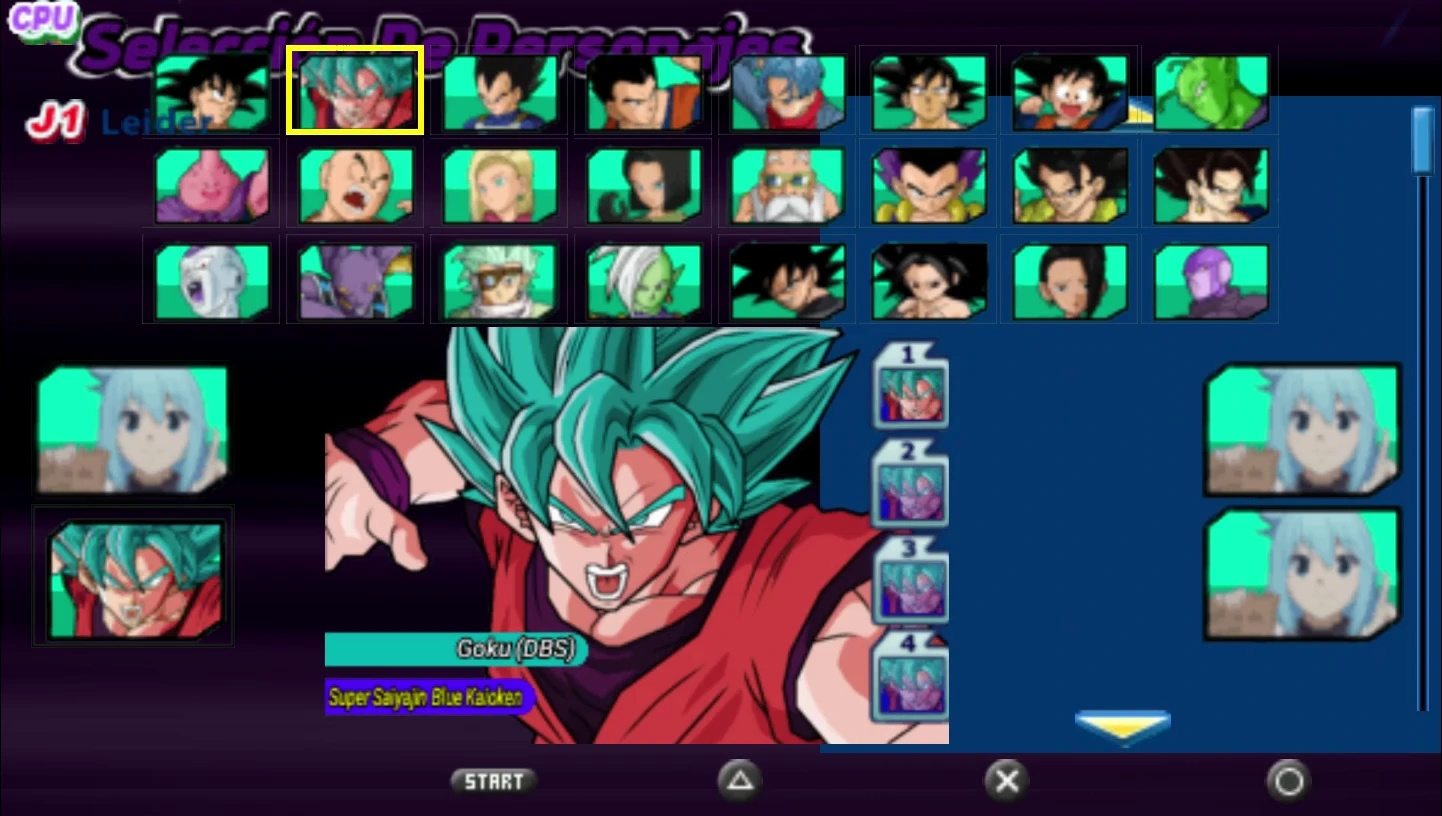
Task: Pick the Frieza character tile
Action: pyautogui.click(x=212, y=280)
